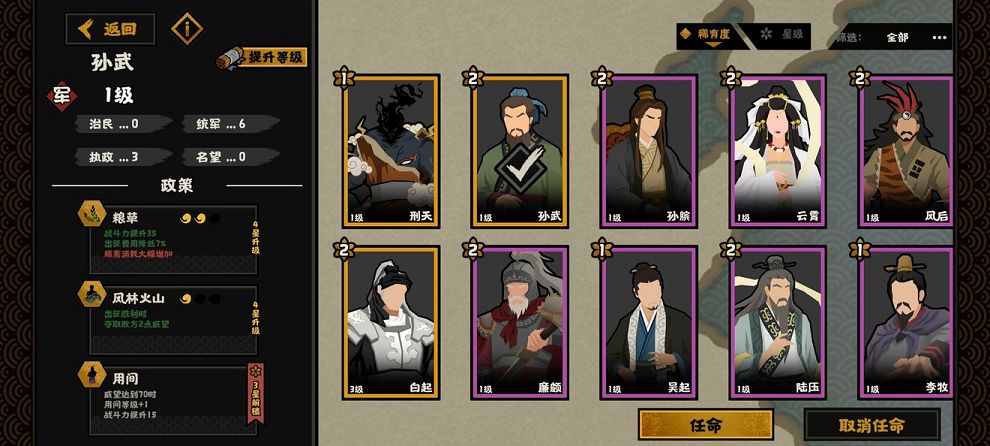
Task: Open the info icon next to 返回
Action: coord(187,29)
